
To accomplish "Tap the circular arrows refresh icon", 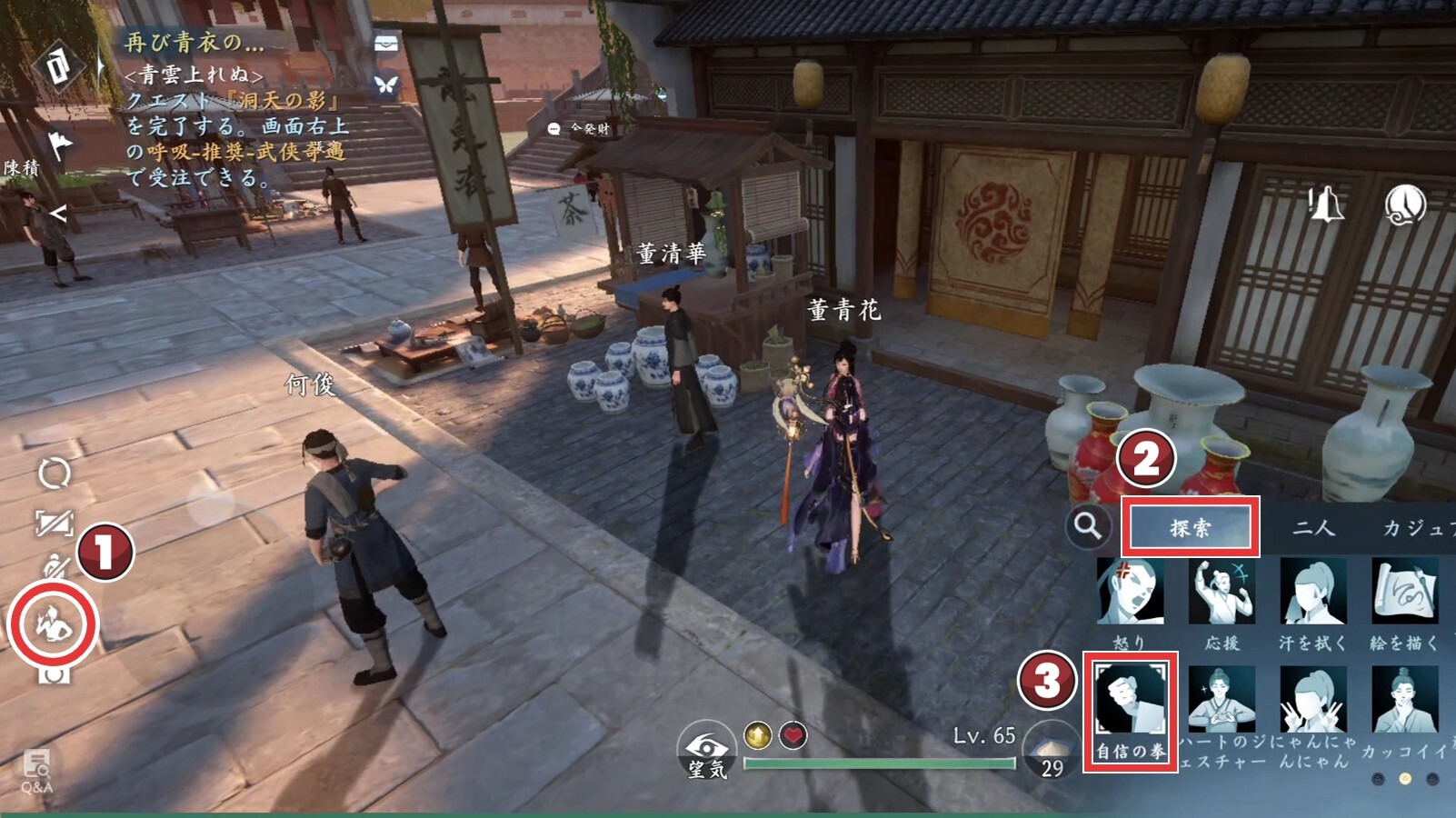I will [54, 474].
